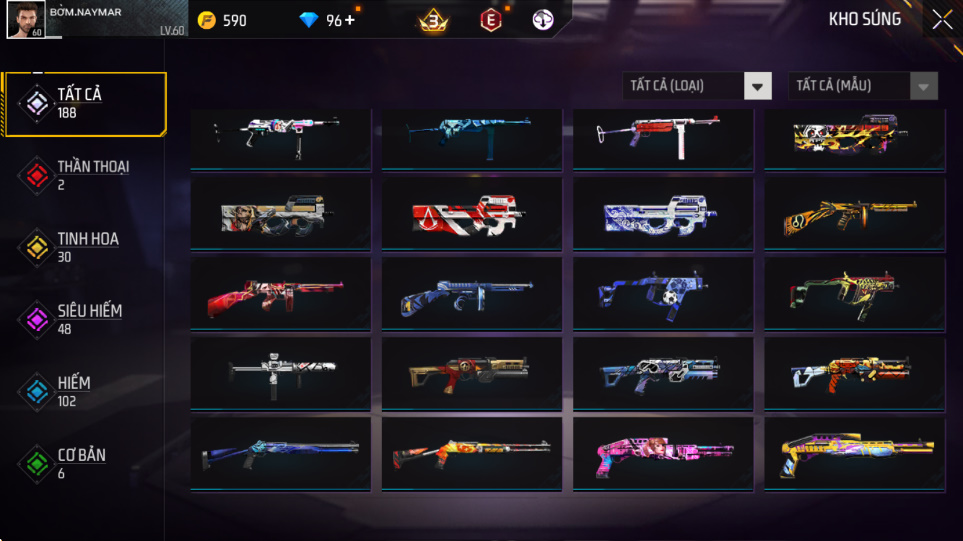Add diamonds with the plus button
This screenshot has width=963, height=541.
tap(349, 20)
